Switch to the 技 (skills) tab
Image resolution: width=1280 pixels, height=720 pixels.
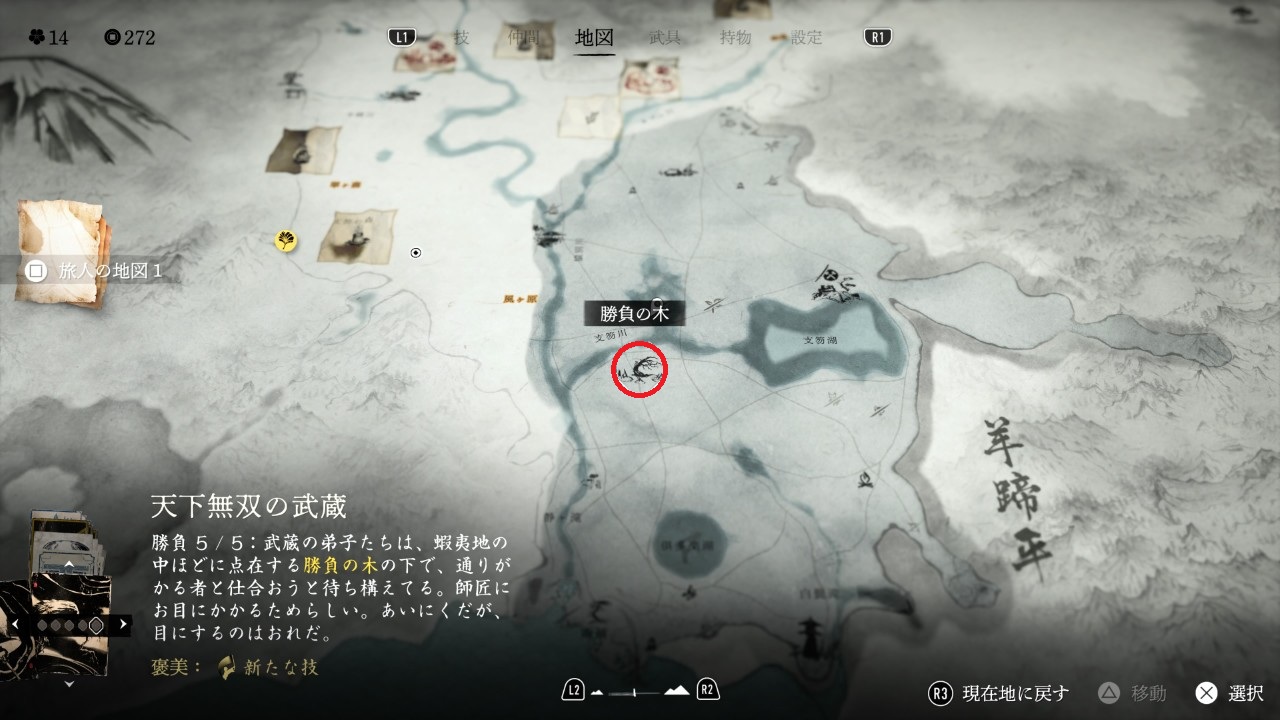pyautogui.click(x=461, y=38)
